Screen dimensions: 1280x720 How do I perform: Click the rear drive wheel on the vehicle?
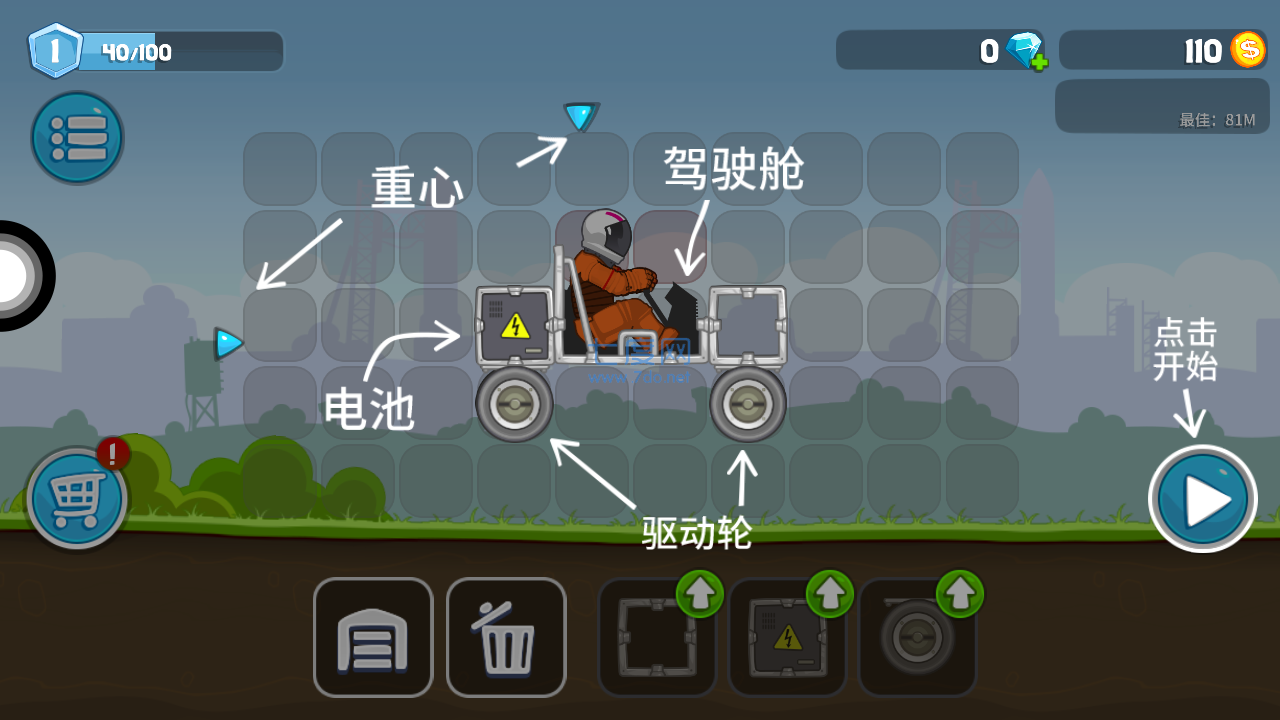514,402
